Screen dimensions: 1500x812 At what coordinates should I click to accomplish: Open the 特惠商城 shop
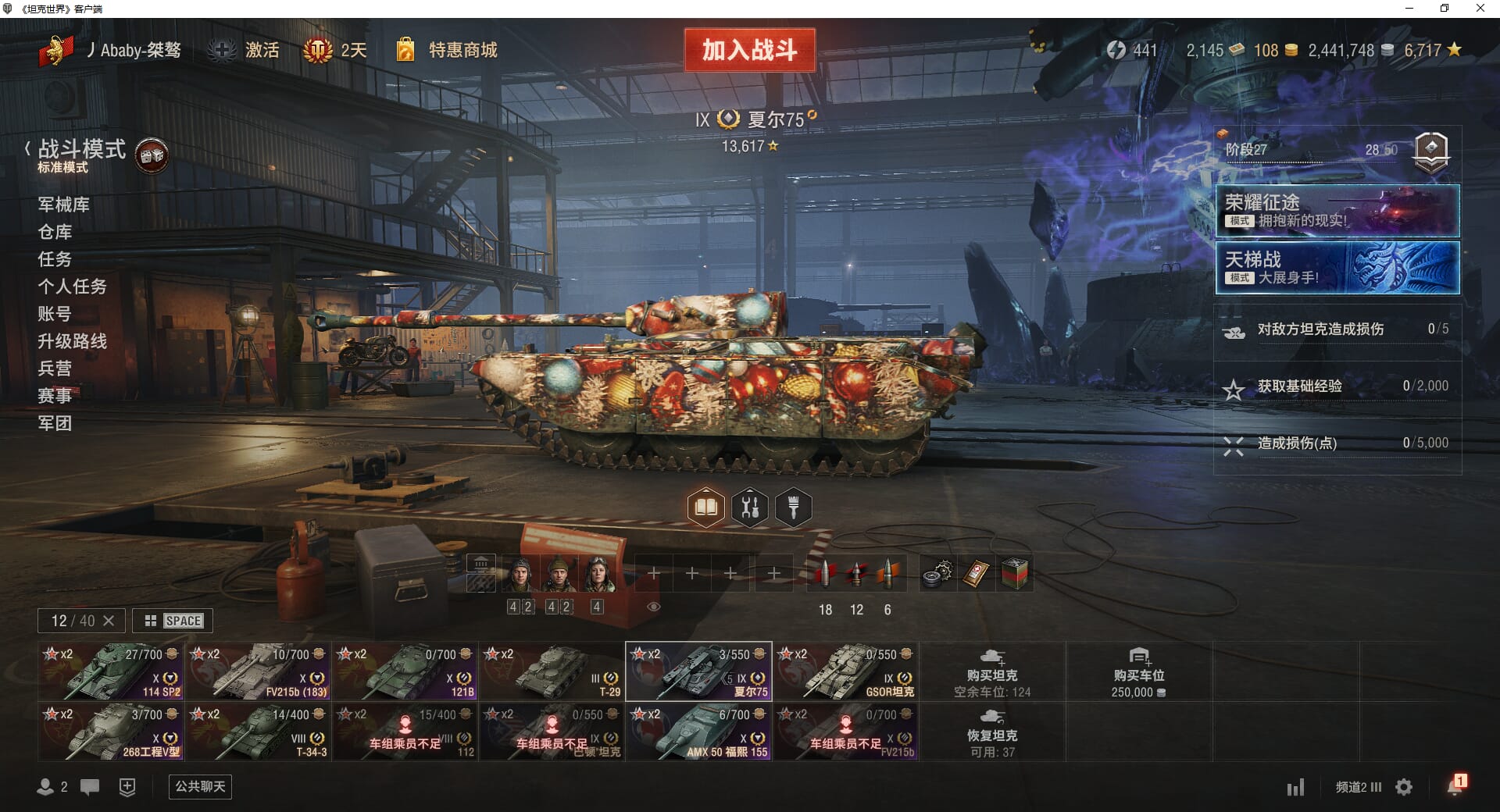click(462, 50)
